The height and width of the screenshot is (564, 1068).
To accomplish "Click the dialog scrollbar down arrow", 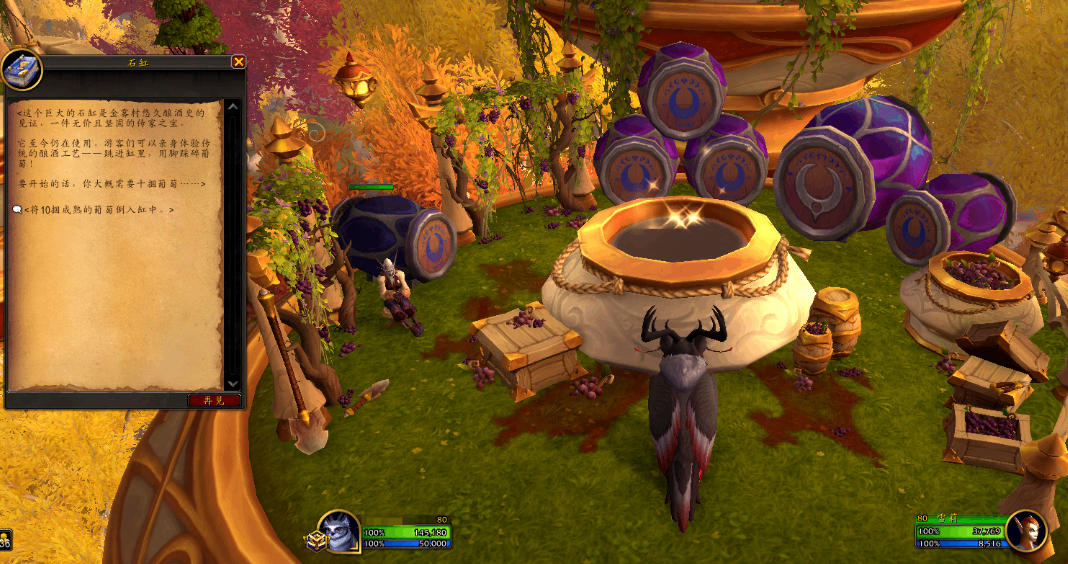I will 233,383.
